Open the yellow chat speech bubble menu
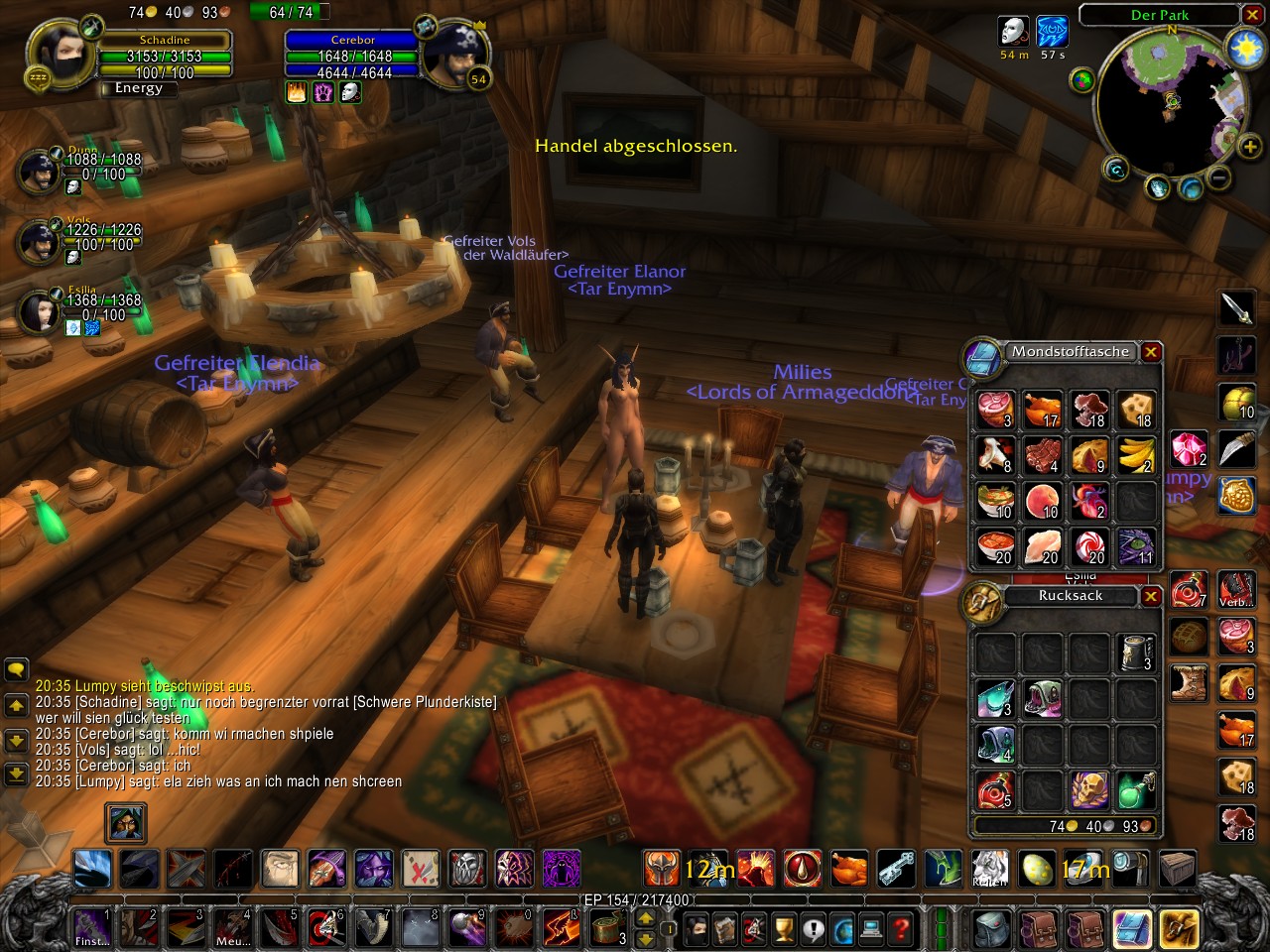 [x=14, y=671]
